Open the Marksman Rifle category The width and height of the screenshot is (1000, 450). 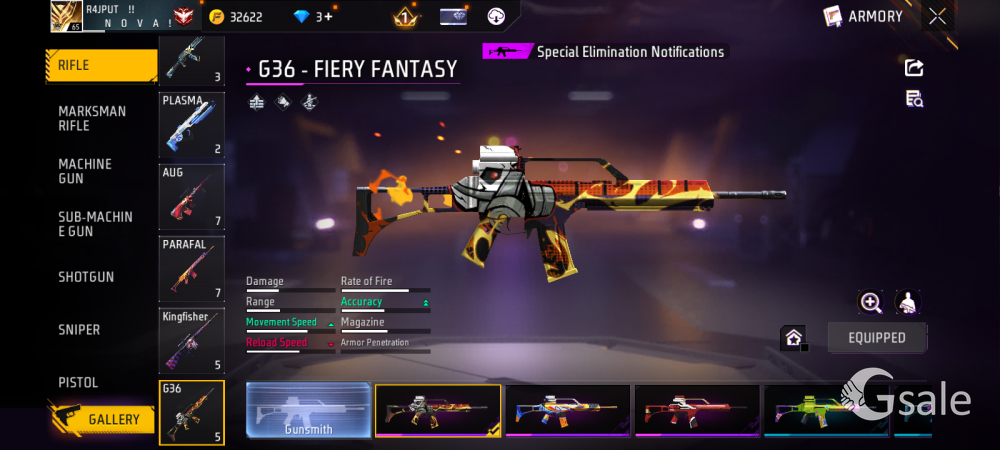coord(92,118)
